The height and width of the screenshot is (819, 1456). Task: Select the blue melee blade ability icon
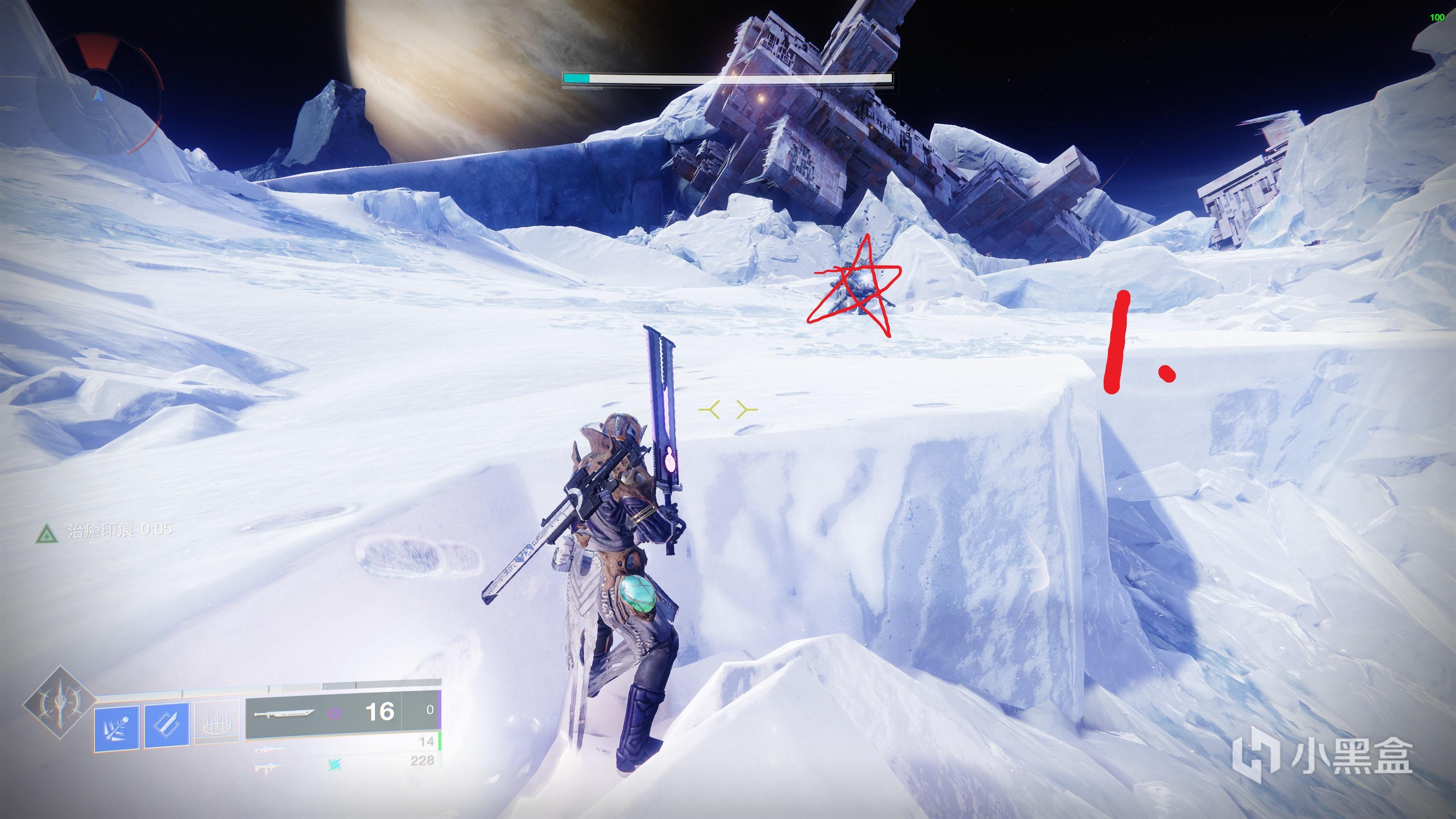tap(167, 725)
